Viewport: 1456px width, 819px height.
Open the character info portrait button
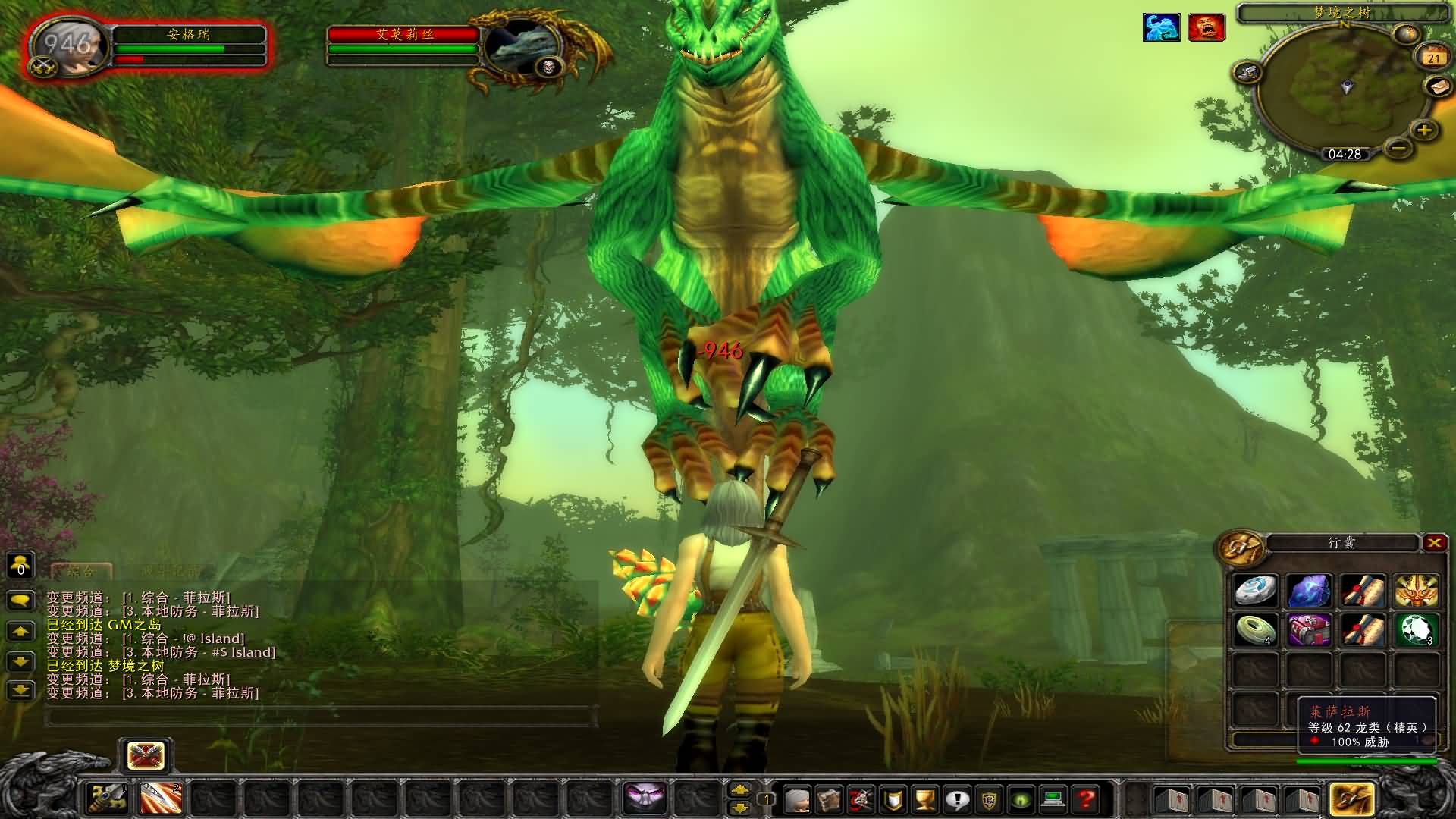click(796, 799)
